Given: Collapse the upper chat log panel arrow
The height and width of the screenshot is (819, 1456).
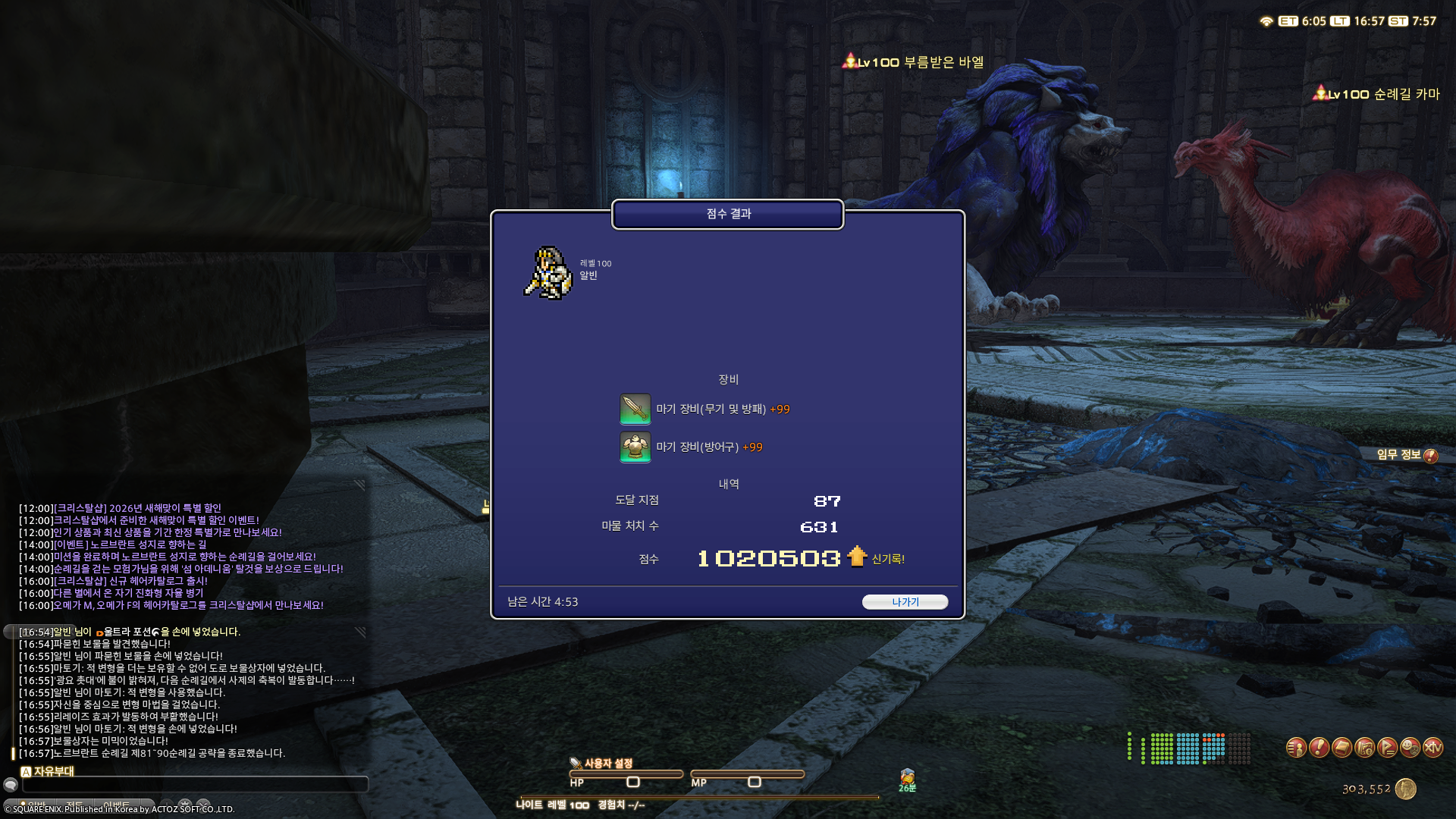Looking at the screenshot, I should point(360,485).
